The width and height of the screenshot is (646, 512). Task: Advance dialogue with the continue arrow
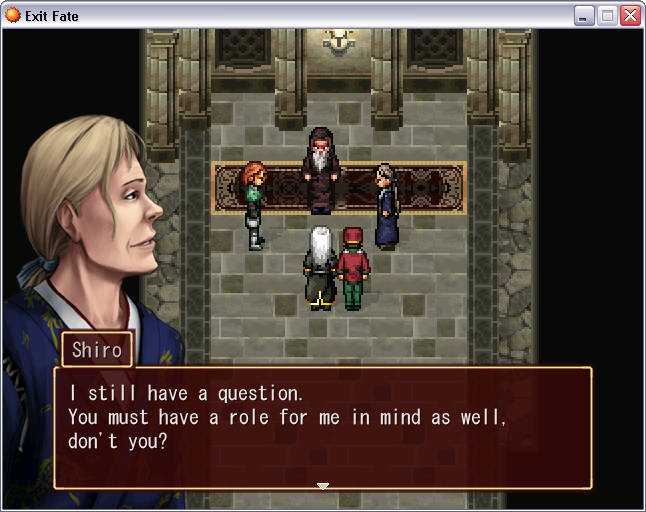pos(322,486)
